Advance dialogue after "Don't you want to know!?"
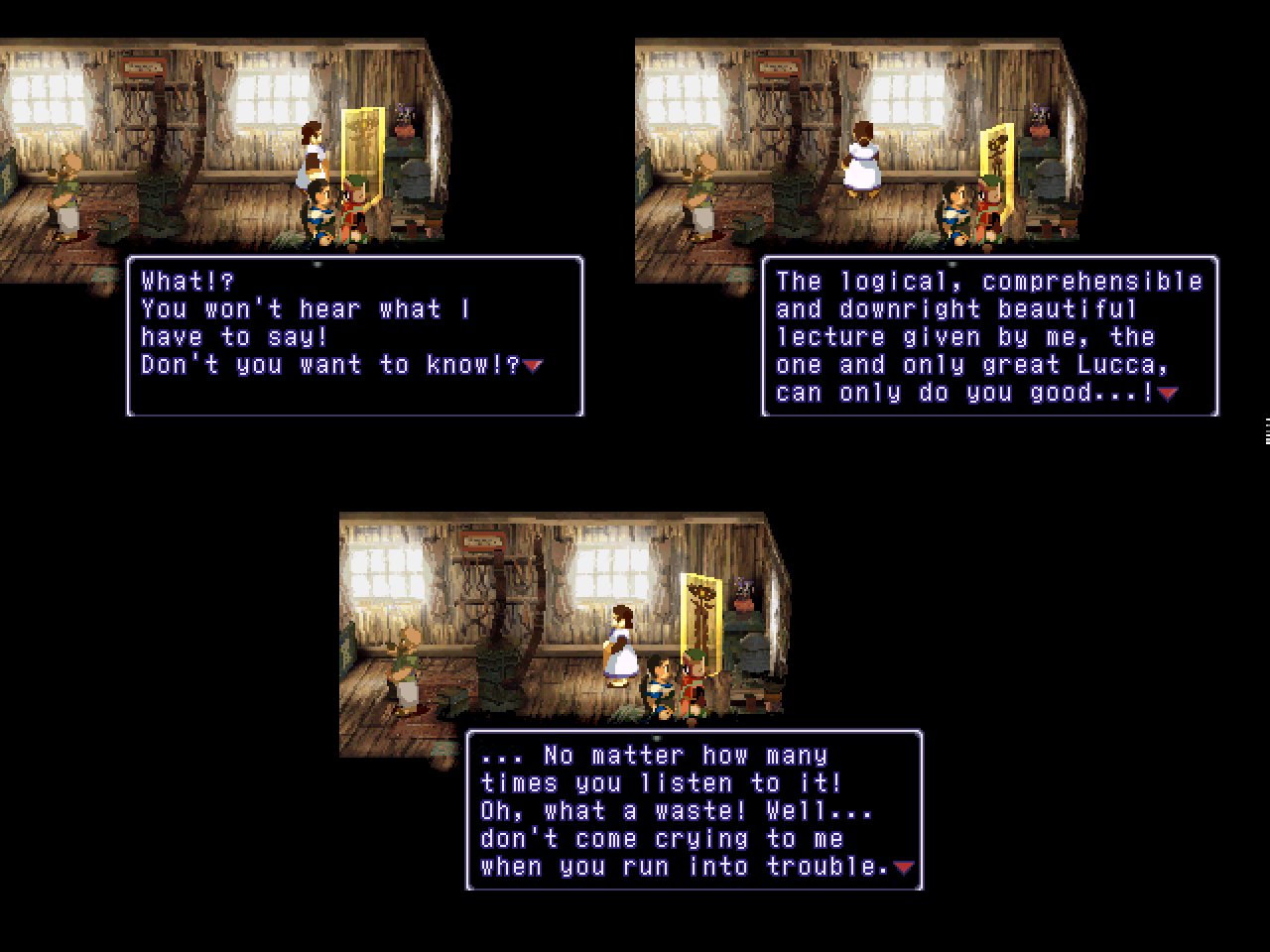 point(534,366)
